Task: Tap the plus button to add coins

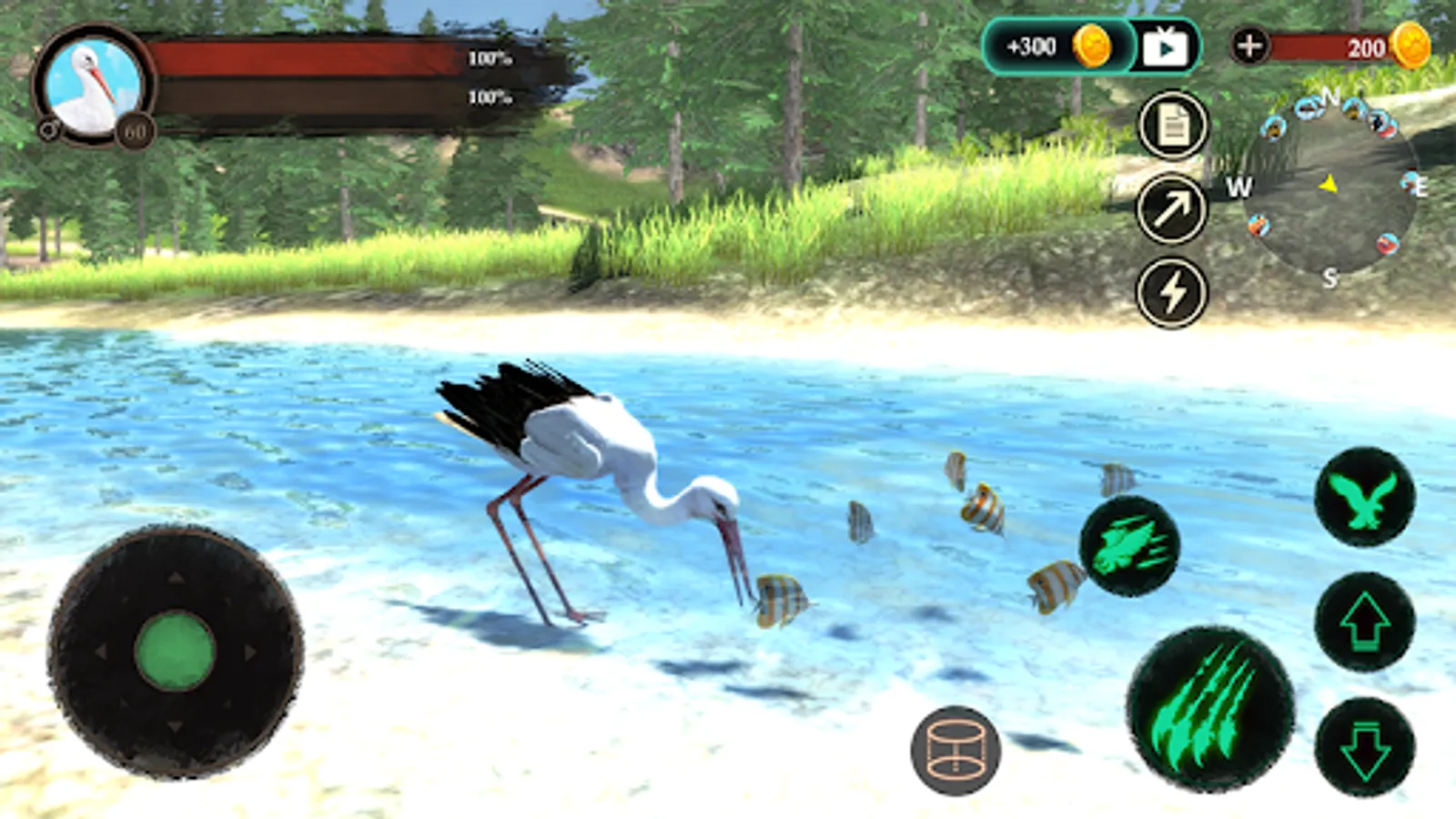Action: point(1249,45)
